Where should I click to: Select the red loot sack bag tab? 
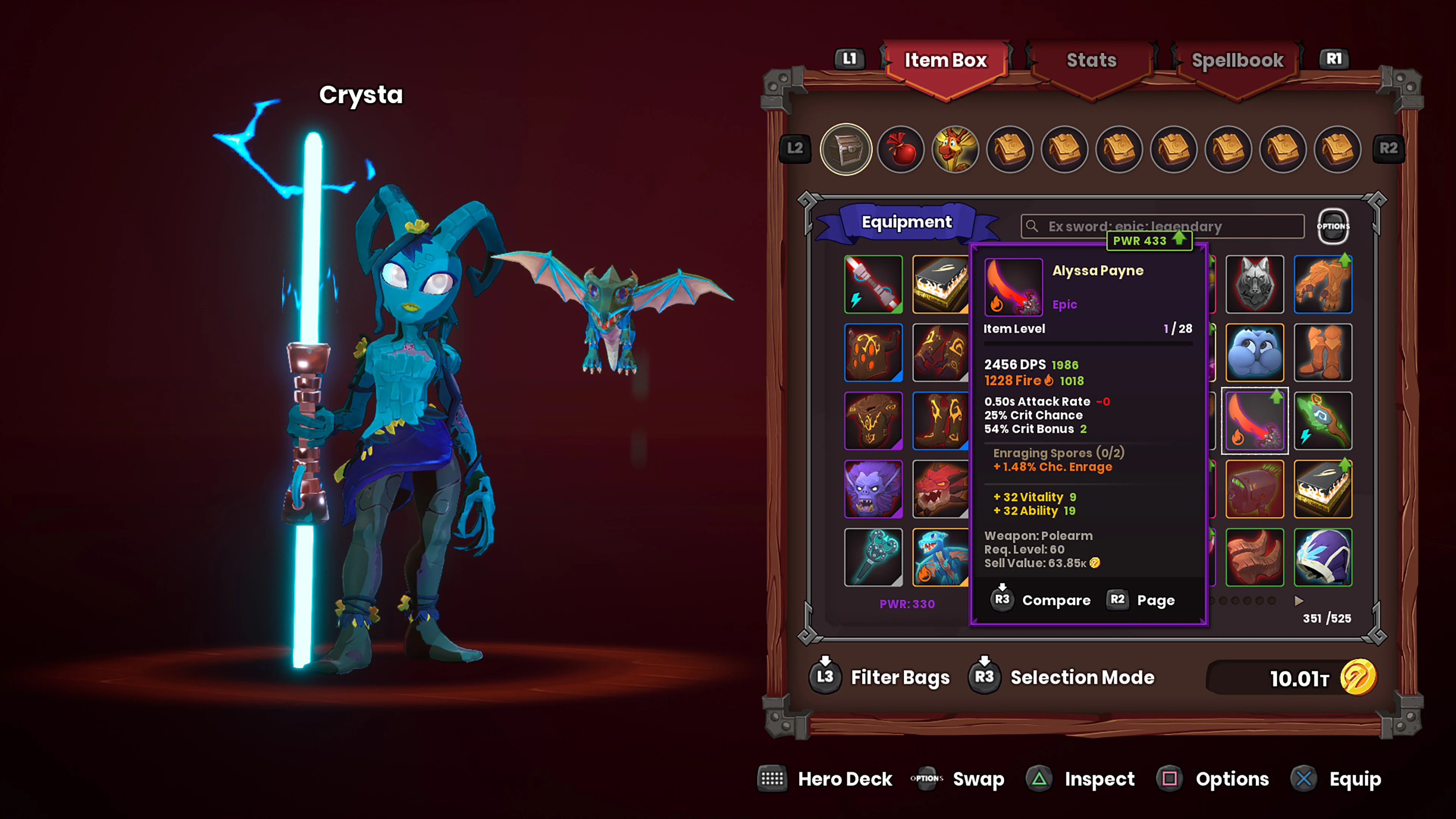click(x=901, y=149)
